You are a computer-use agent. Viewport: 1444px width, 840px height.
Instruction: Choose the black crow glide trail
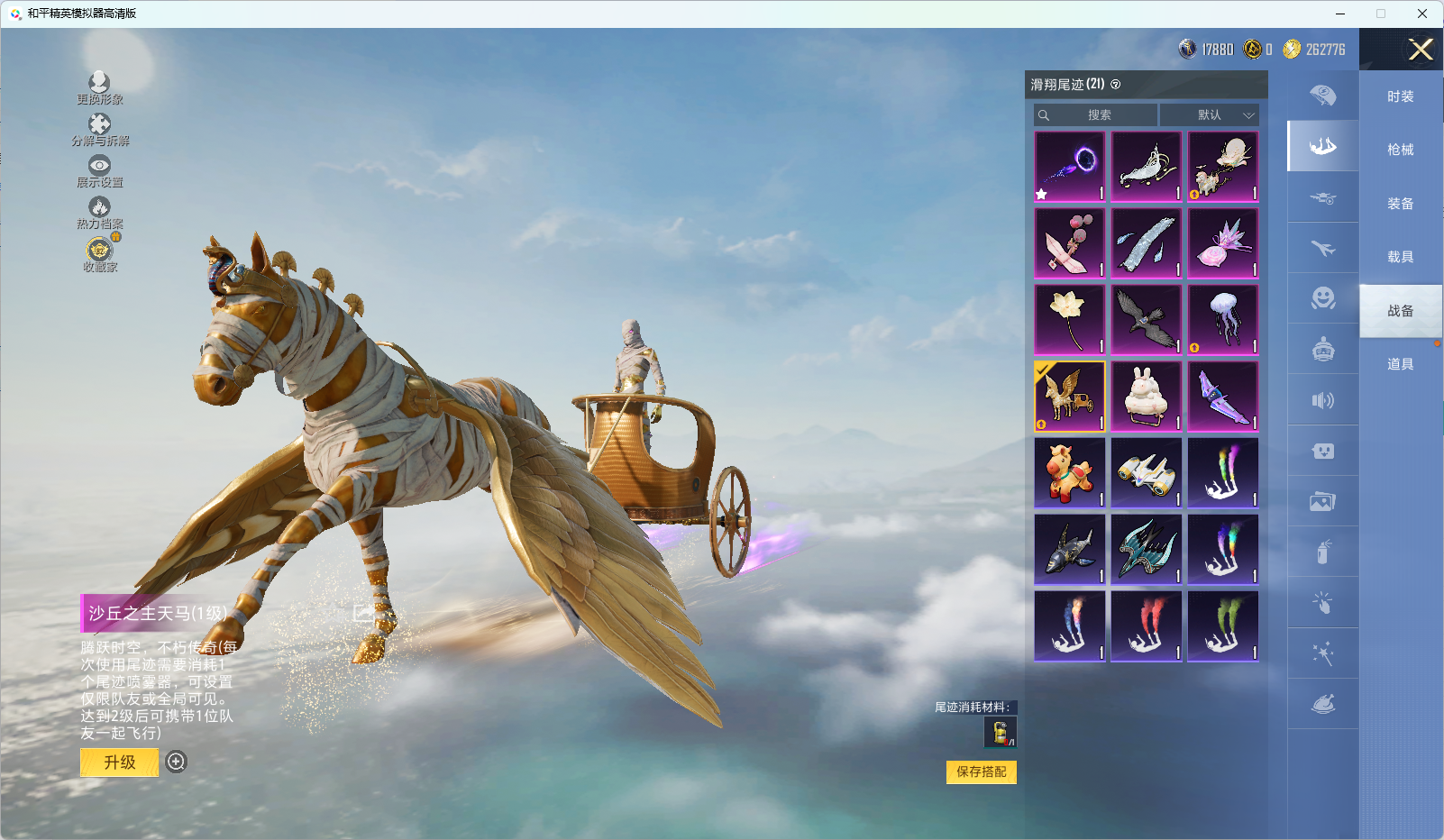pyautogui.click(x=1147, y=320)
